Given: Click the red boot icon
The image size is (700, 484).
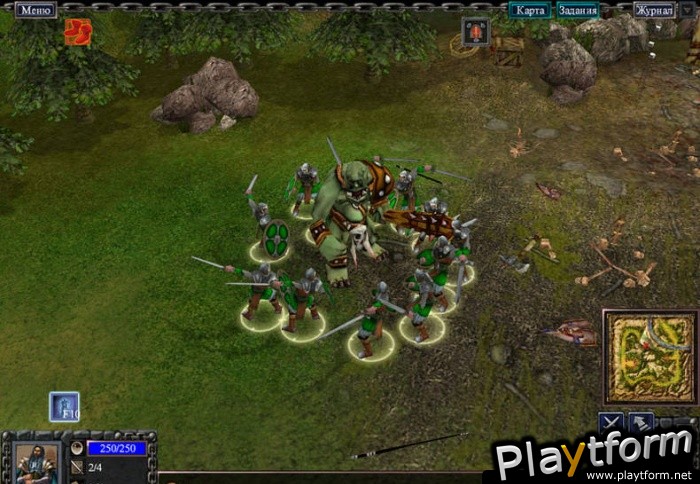Looking at the screenshot, I should (x=77, y=32).
